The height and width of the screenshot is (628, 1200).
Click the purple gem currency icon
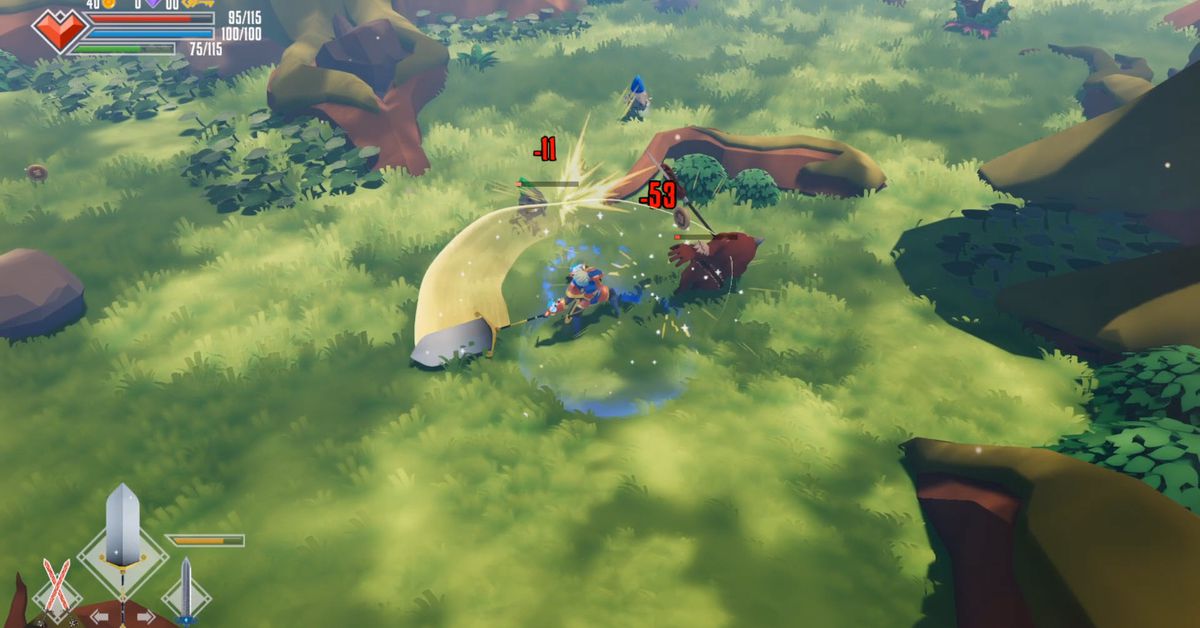(x=152, y=4)
